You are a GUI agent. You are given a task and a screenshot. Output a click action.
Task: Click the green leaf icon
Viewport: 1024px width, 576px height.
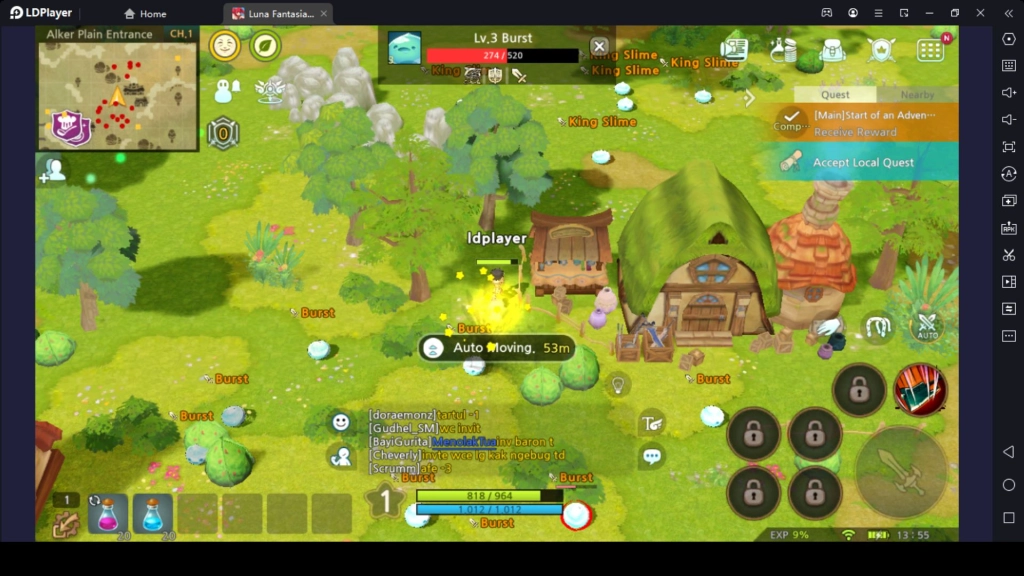coord(265,46)
